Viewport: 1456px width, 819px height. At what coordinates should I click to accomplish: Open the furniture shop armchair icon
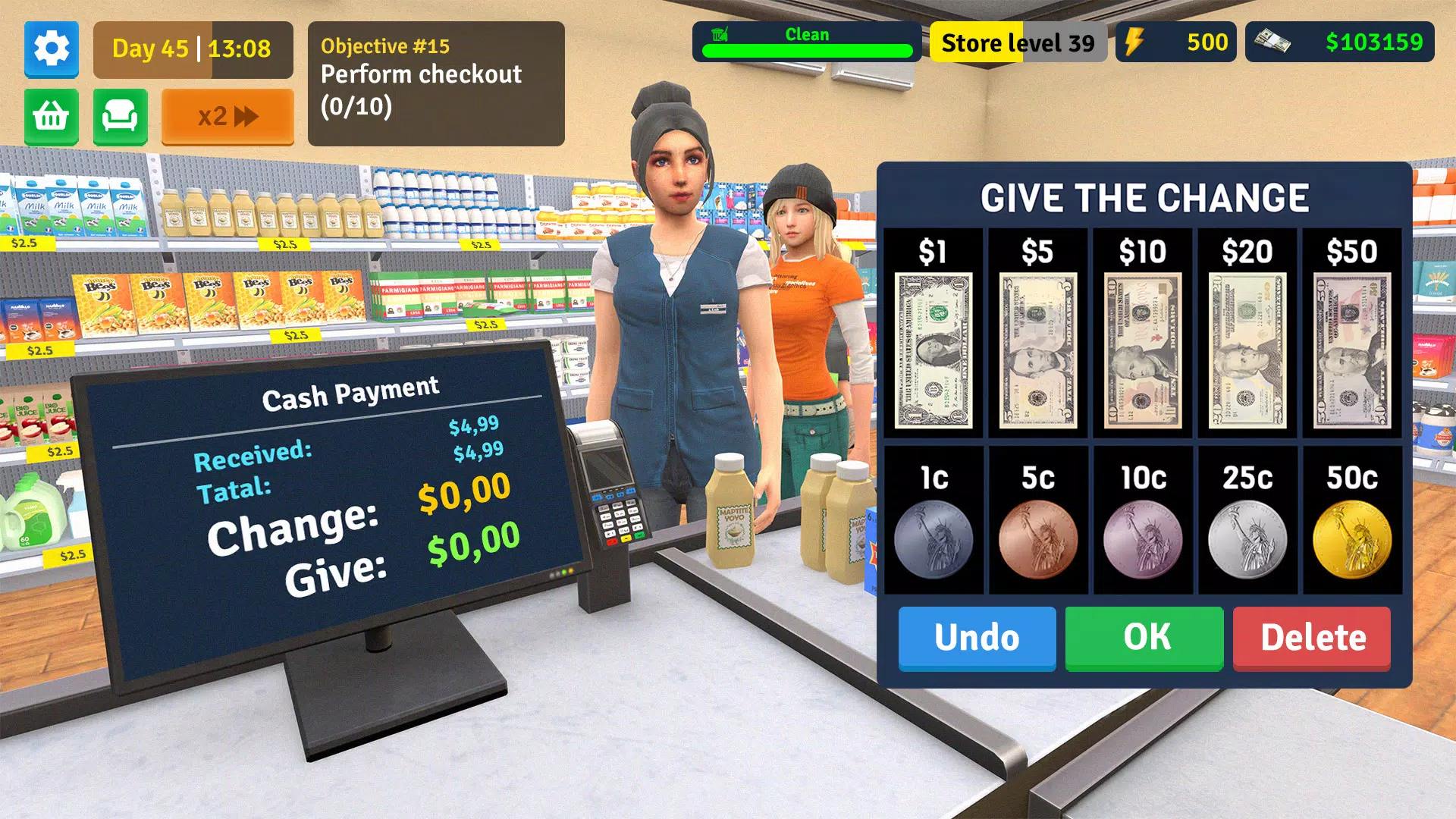pos(120,117)
